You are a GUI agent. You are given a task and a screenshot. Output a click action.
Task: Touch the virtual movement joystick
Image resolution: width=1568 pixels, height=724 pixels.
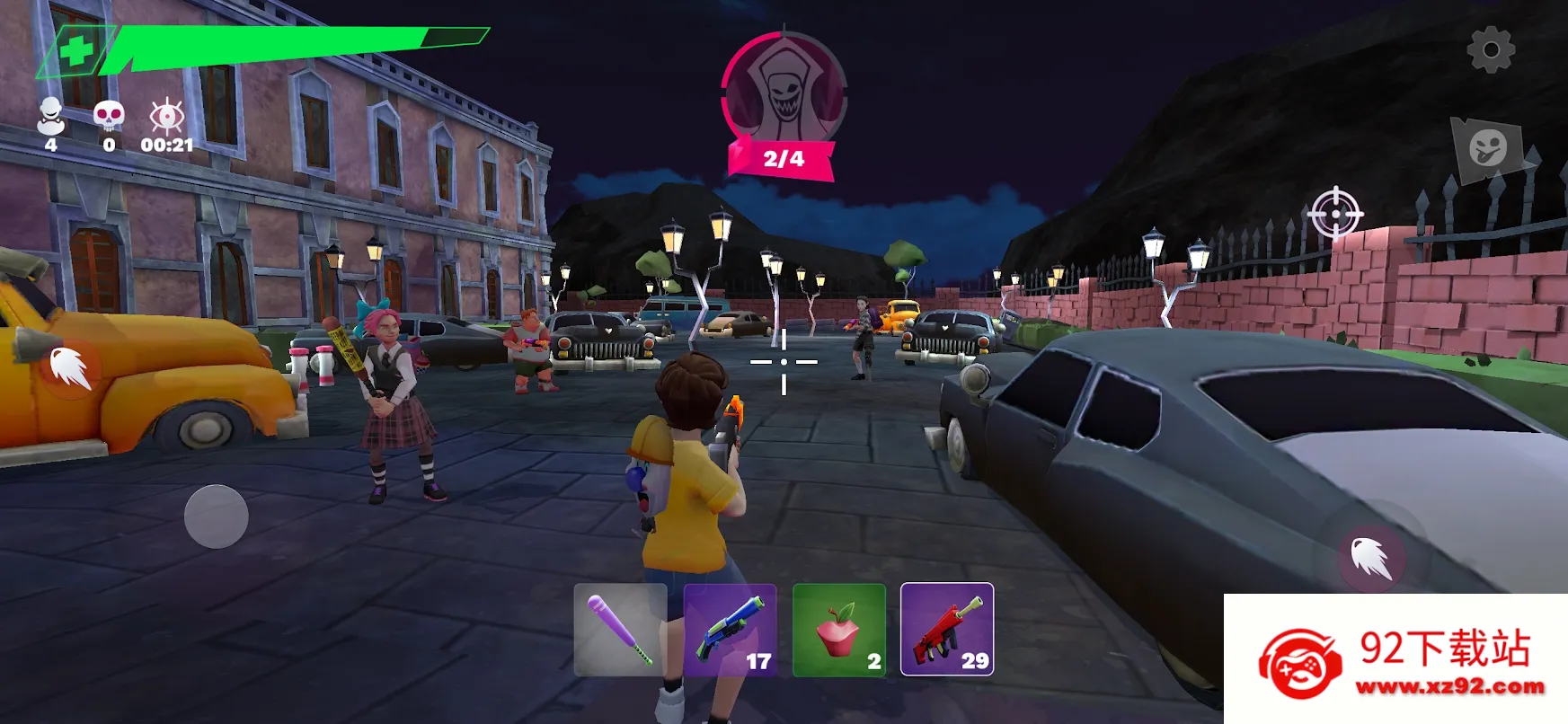click(x=217, y=517)
